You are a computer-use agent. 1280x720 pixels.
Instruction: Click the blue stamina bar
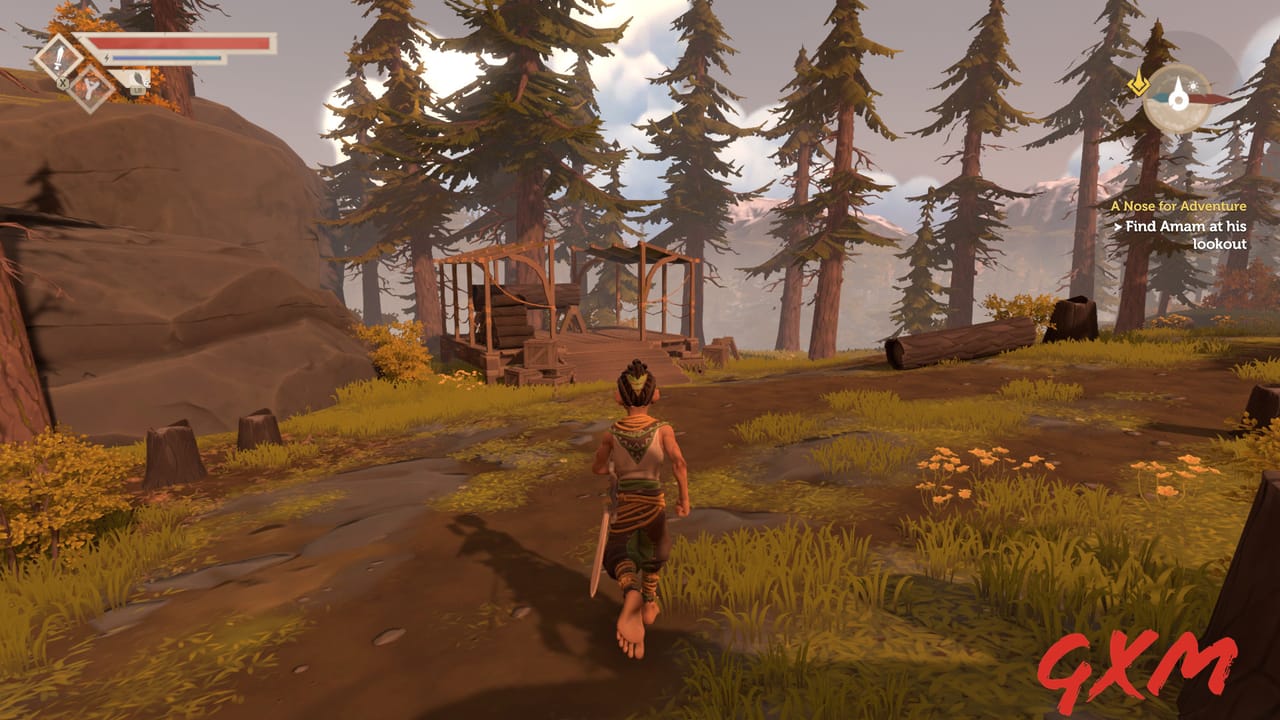click(x=165, y=58)
